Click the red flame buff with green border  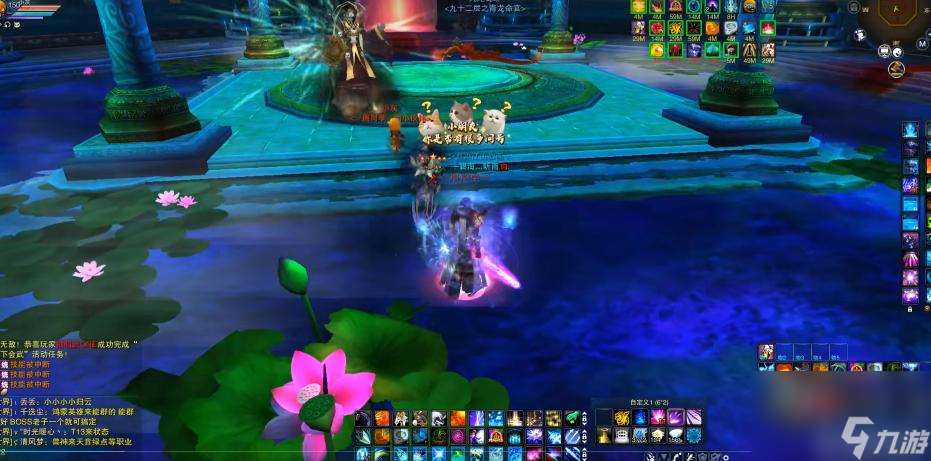[x=767, y=27]
